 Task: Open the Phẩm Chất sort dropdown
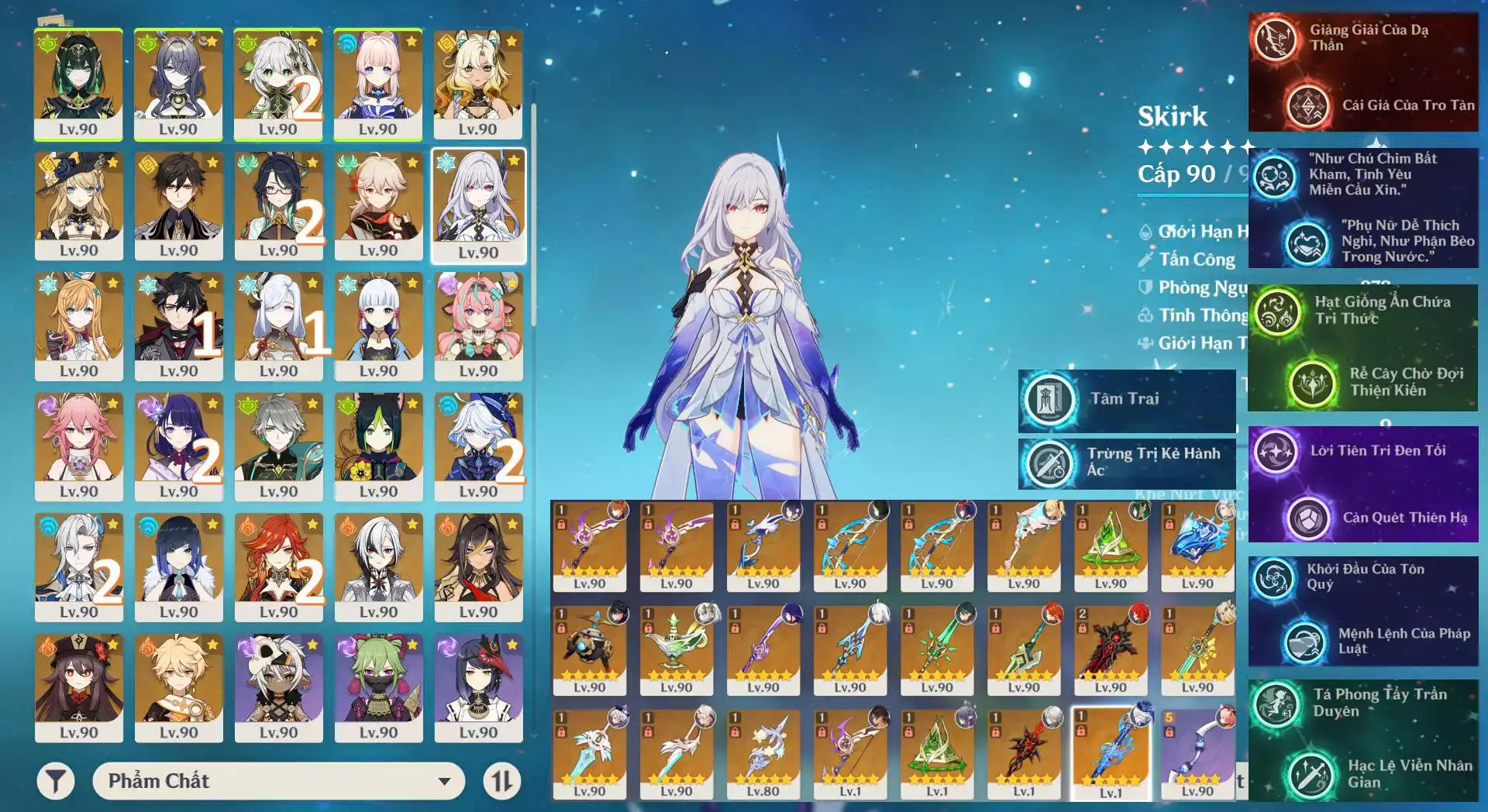pos(278,781)
